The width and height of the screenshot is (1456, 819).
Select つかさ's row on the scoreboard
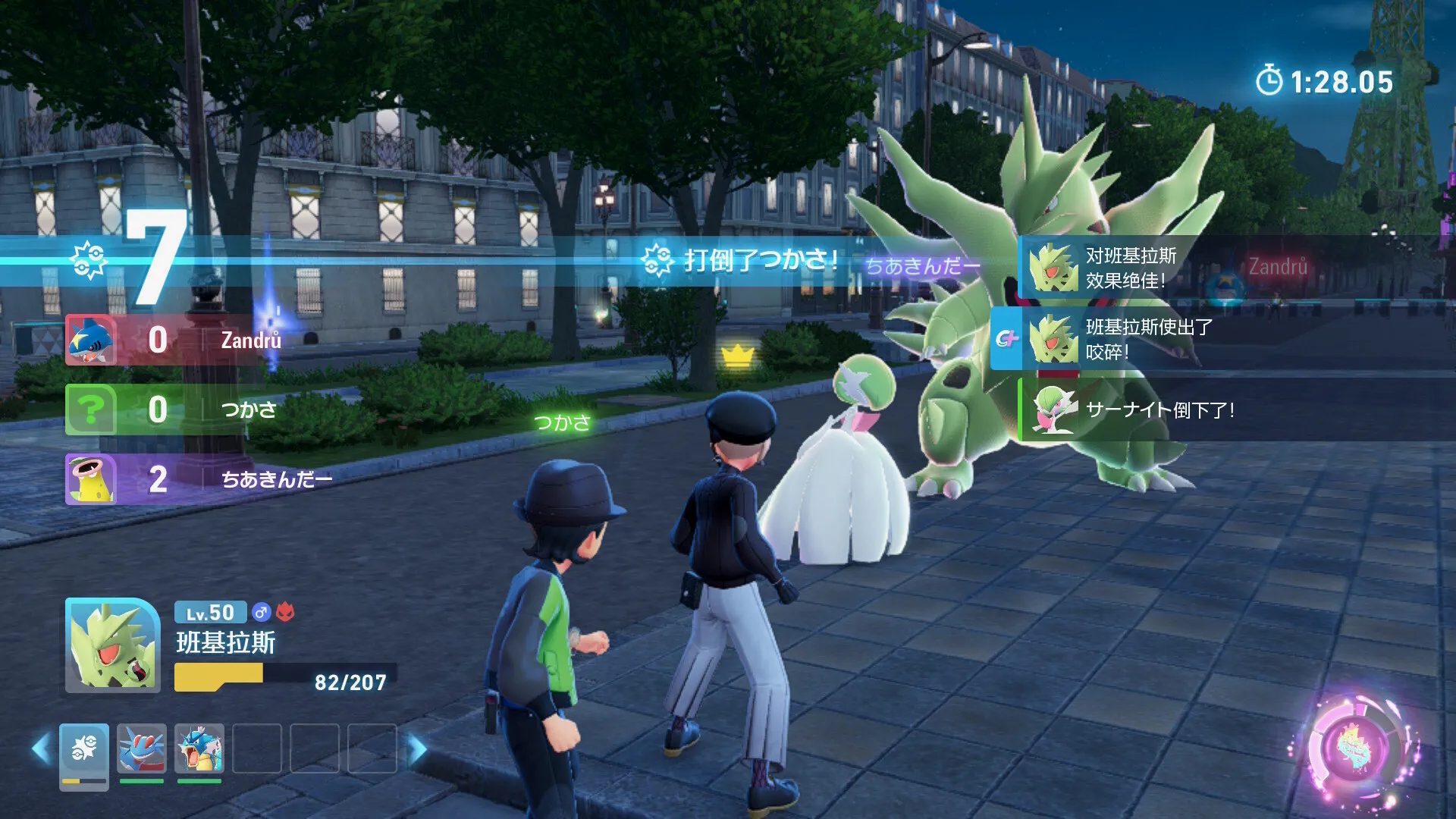[x=174, y=409]
